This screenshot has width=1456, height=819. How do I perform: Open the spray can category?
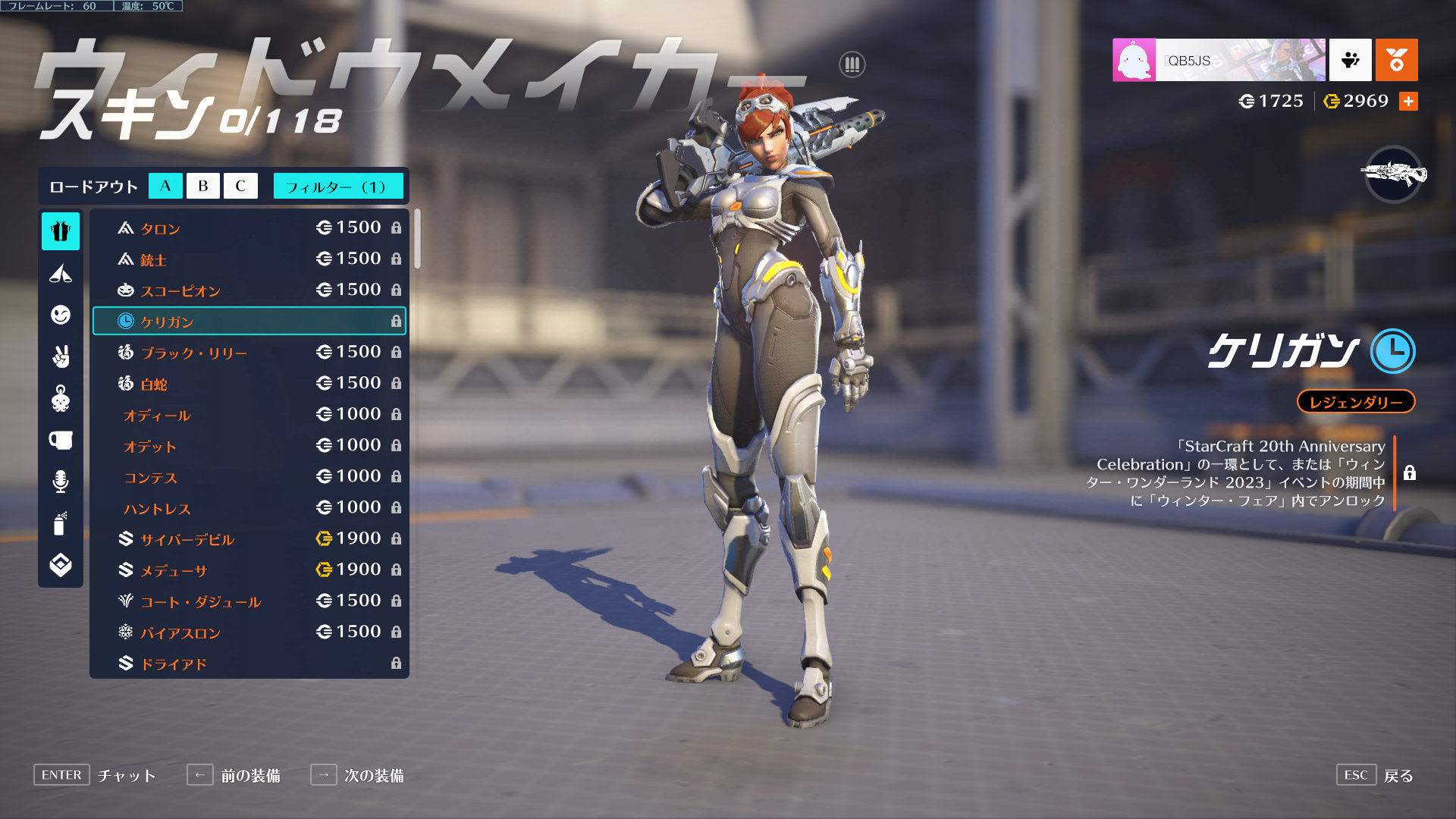[61, 523]
